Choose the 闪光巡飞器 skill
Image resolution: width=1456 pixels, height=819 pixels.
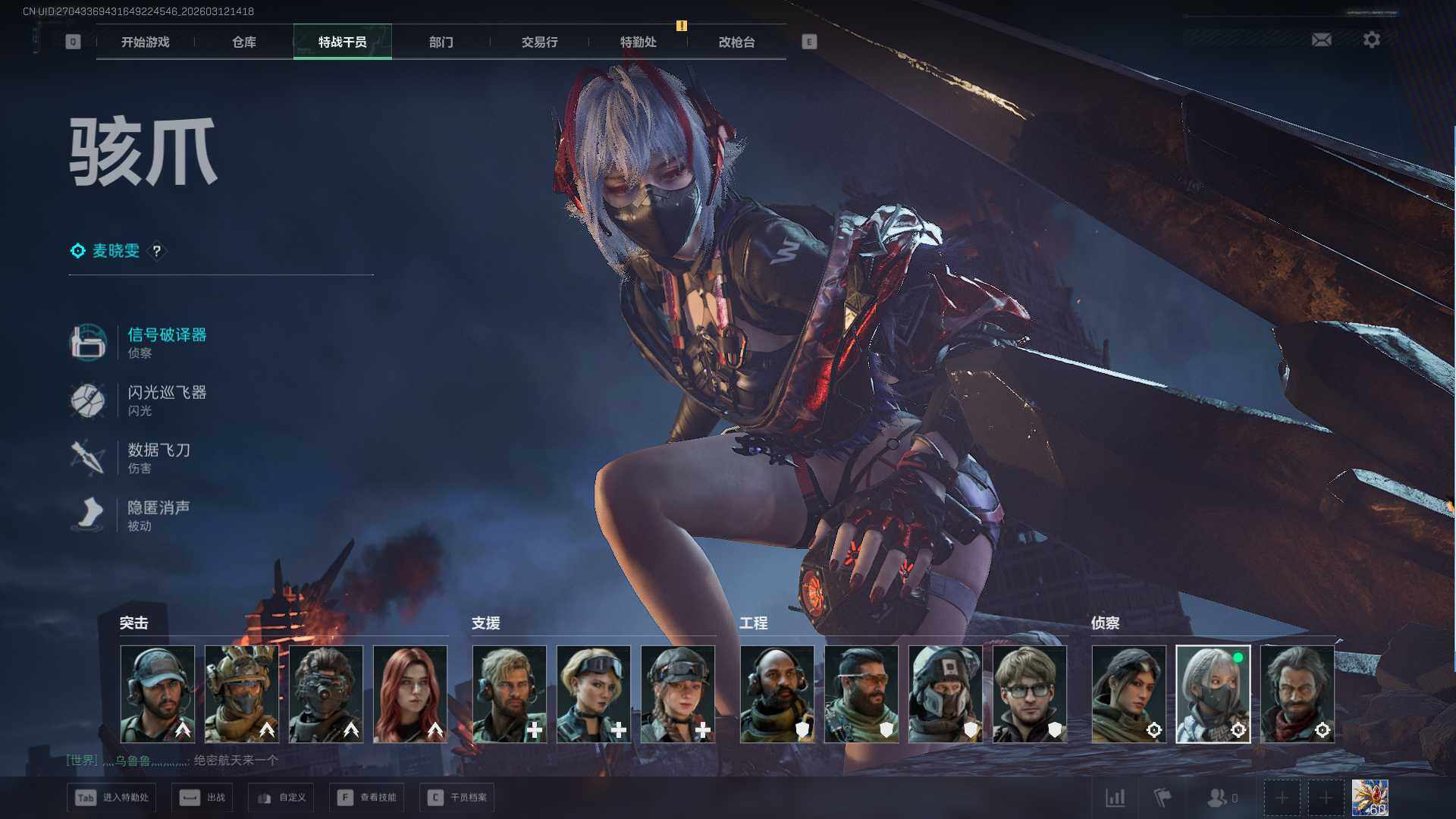click(166, 392)
